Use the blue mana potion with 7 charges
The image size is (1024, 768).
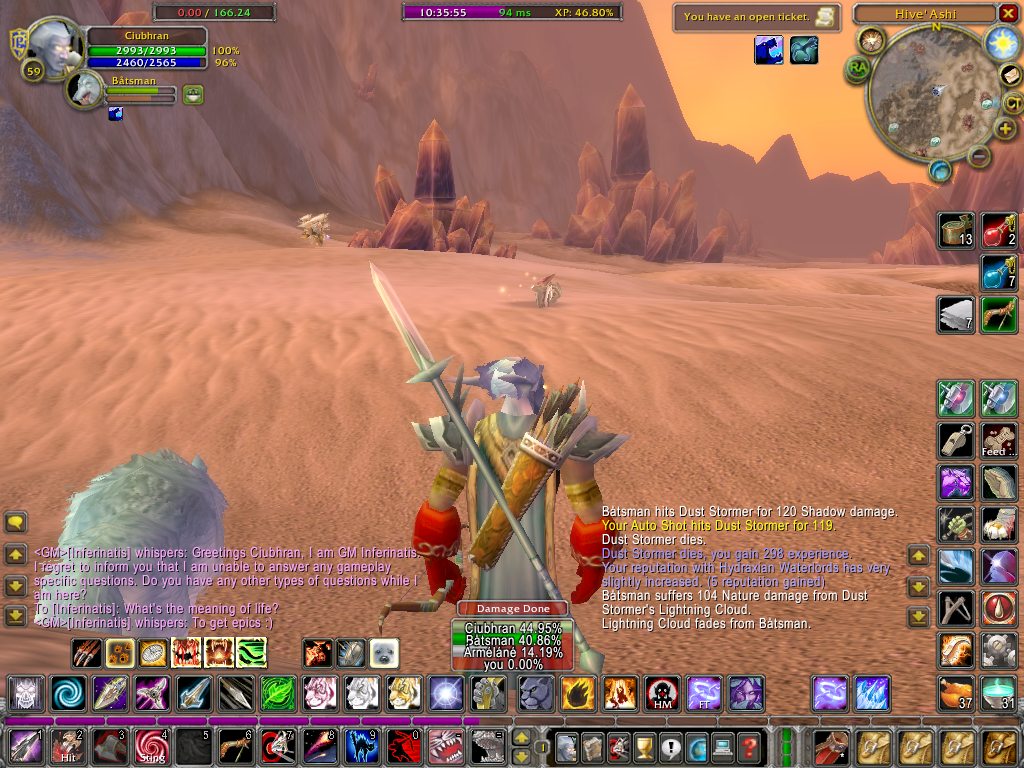[x=998, y=272]
